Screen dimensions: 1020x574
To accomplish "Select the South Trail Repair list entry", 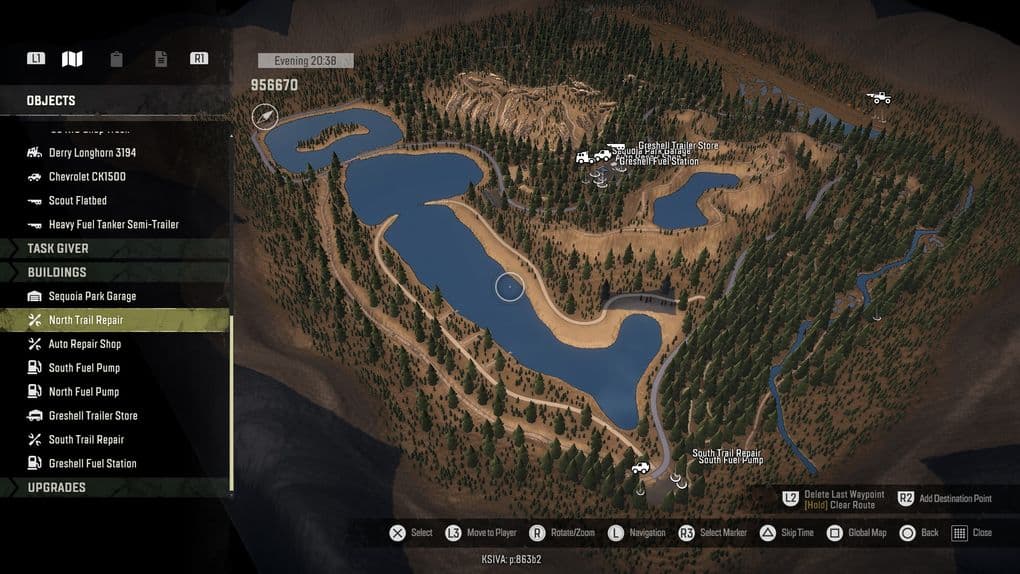I will (x=86, y=440).
